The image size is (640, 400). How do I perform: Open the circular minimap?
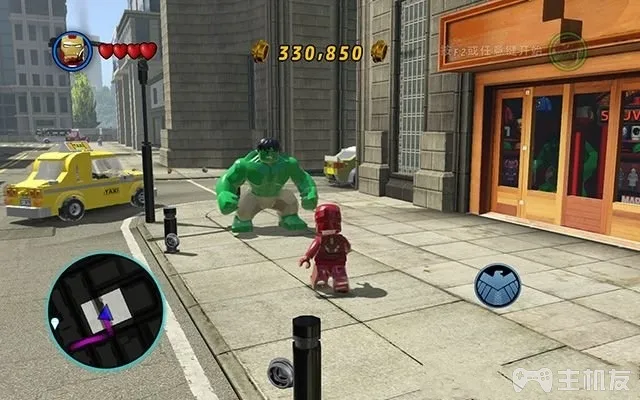point(105,312)
